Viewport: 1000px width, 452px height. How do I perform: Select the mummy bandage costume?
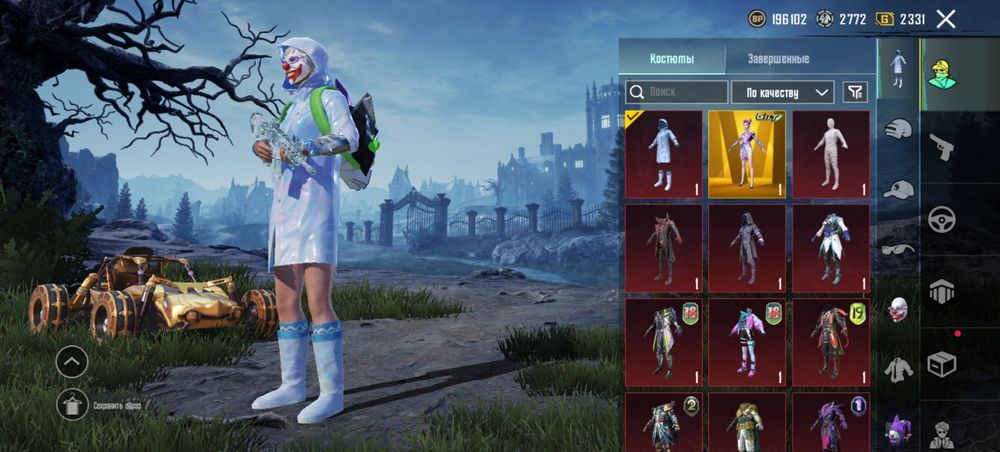(x=830, y=154)
